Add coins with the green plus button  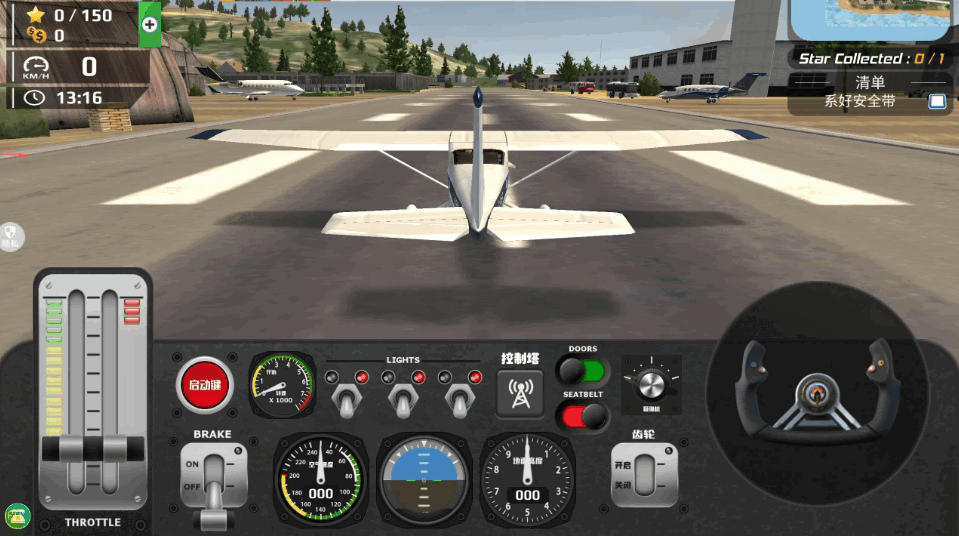[149, 24]
